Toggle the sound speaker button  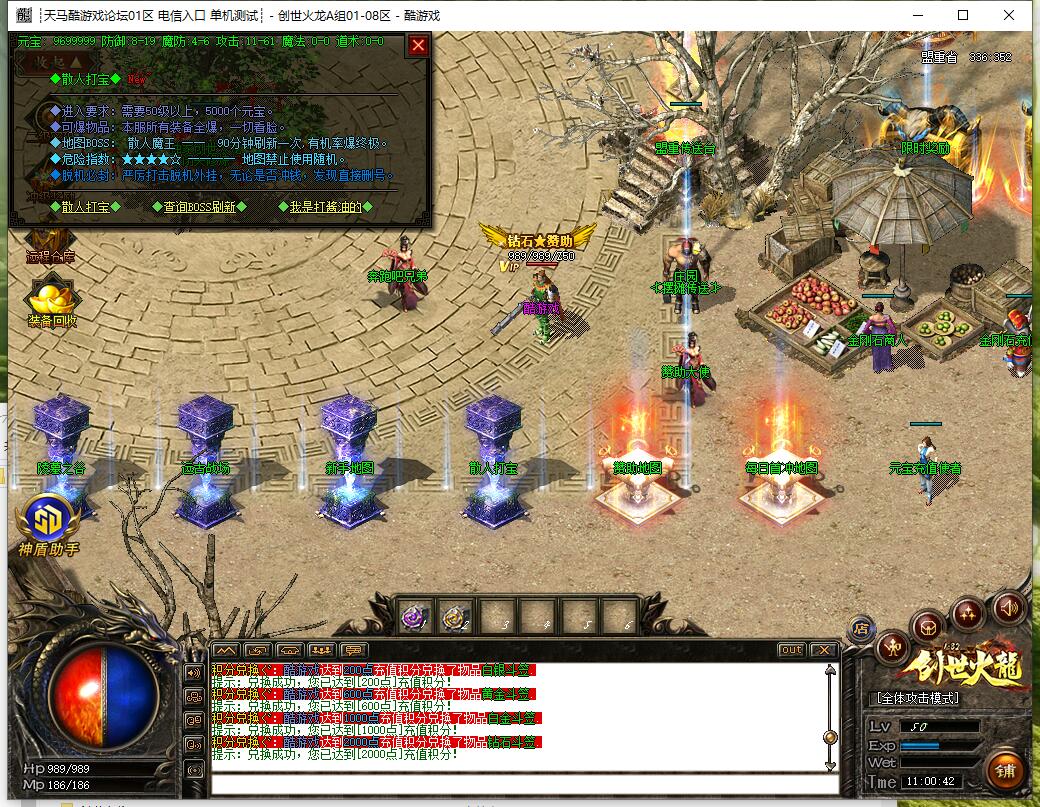[1008, 607]
